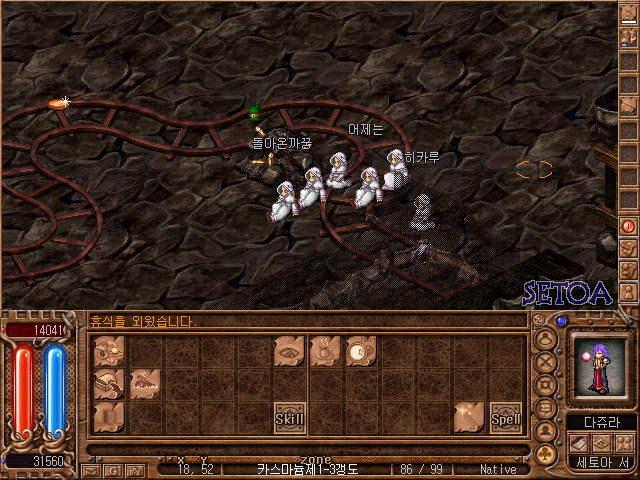Select the door icon in the bottom row
The width and height of the screenshot is (640, 480).
click(109, 417)
